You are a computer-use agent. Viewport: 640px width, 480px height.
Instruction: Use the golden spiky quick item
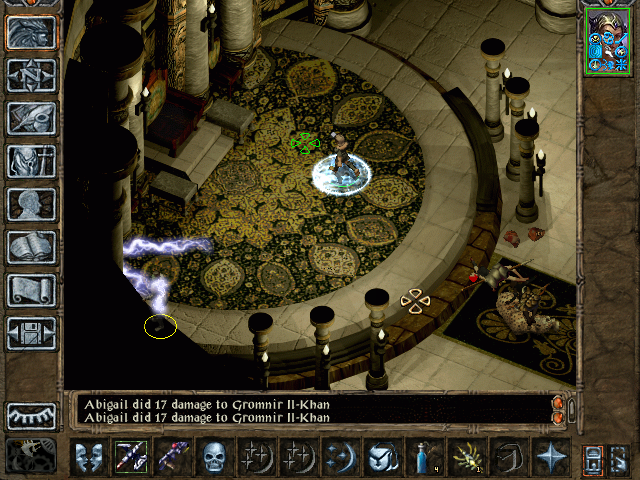click(x=466, y=457)
